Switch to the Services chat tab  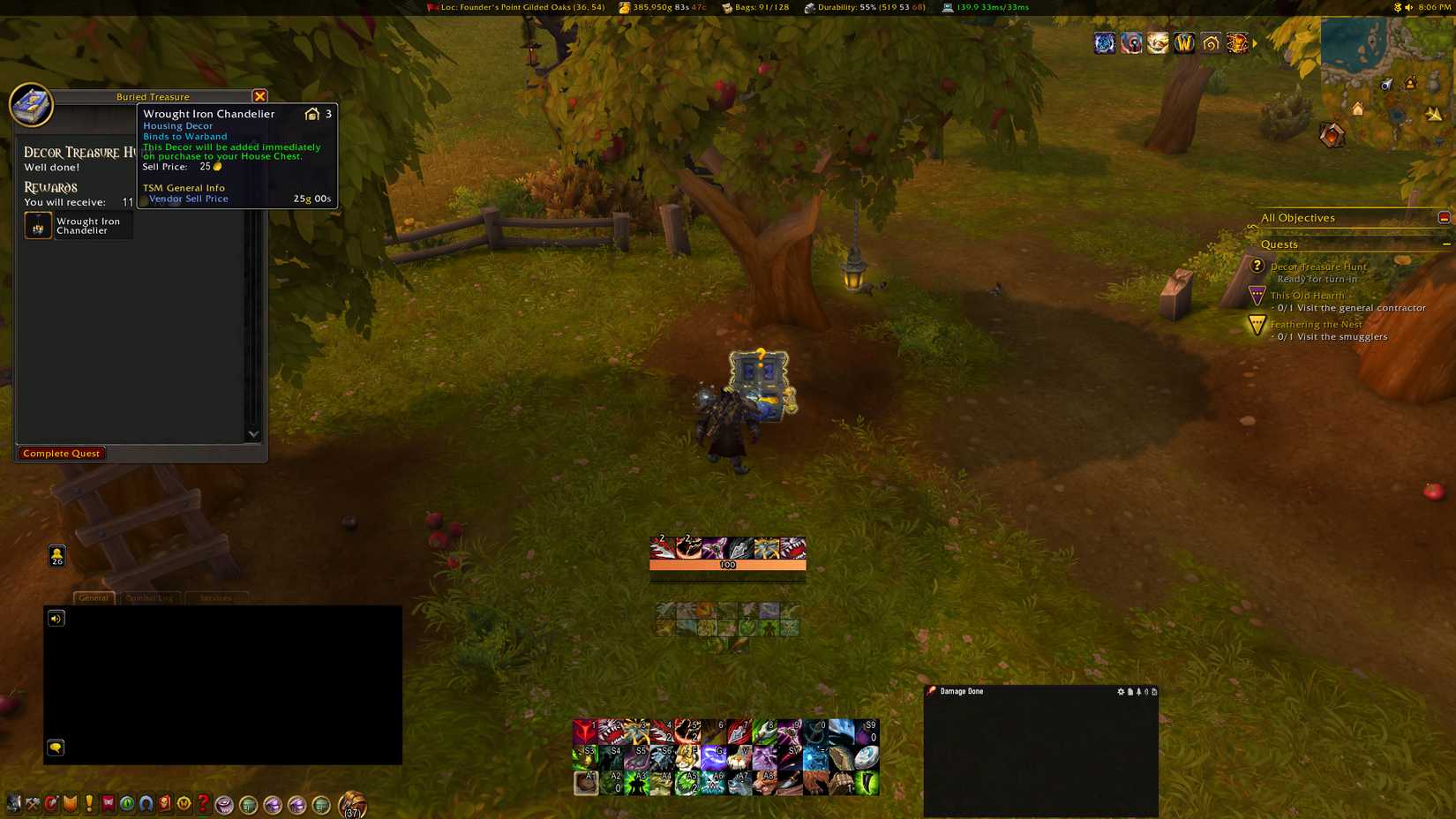coord(216,597)
